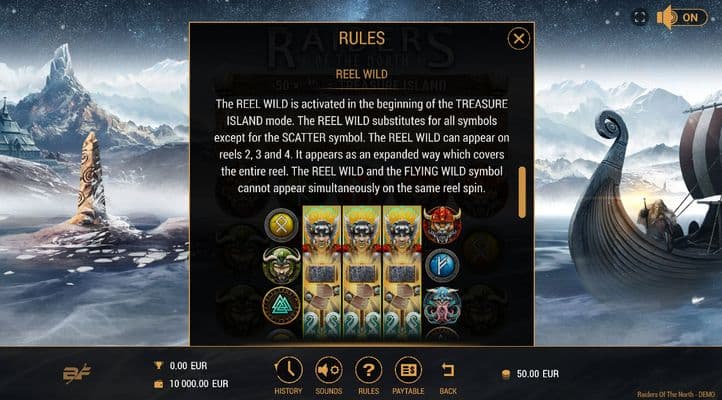Open the History screen
Viewport: 722px width, 400px height.
(288, 371)
